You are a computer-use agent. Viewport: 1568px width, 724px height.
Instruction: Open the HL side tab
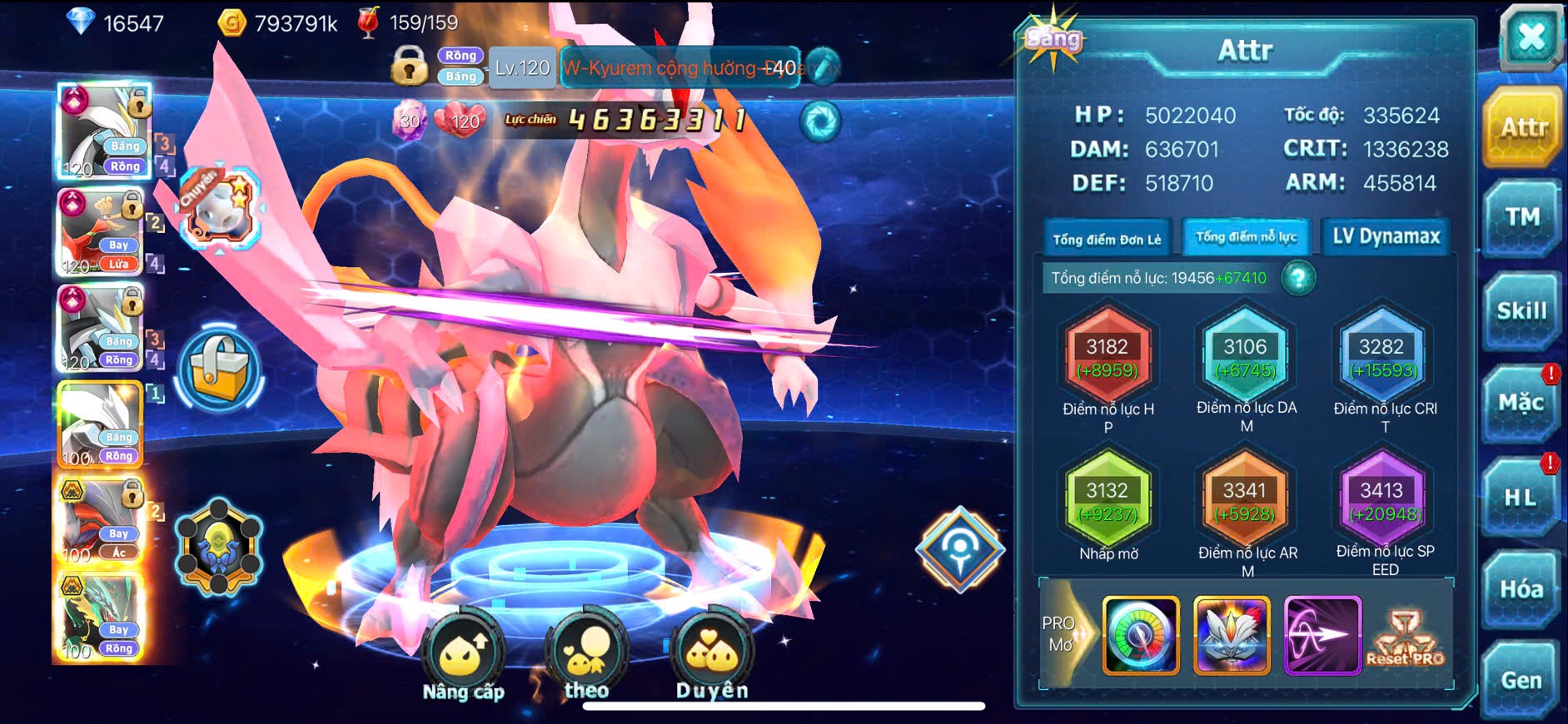1521,498
